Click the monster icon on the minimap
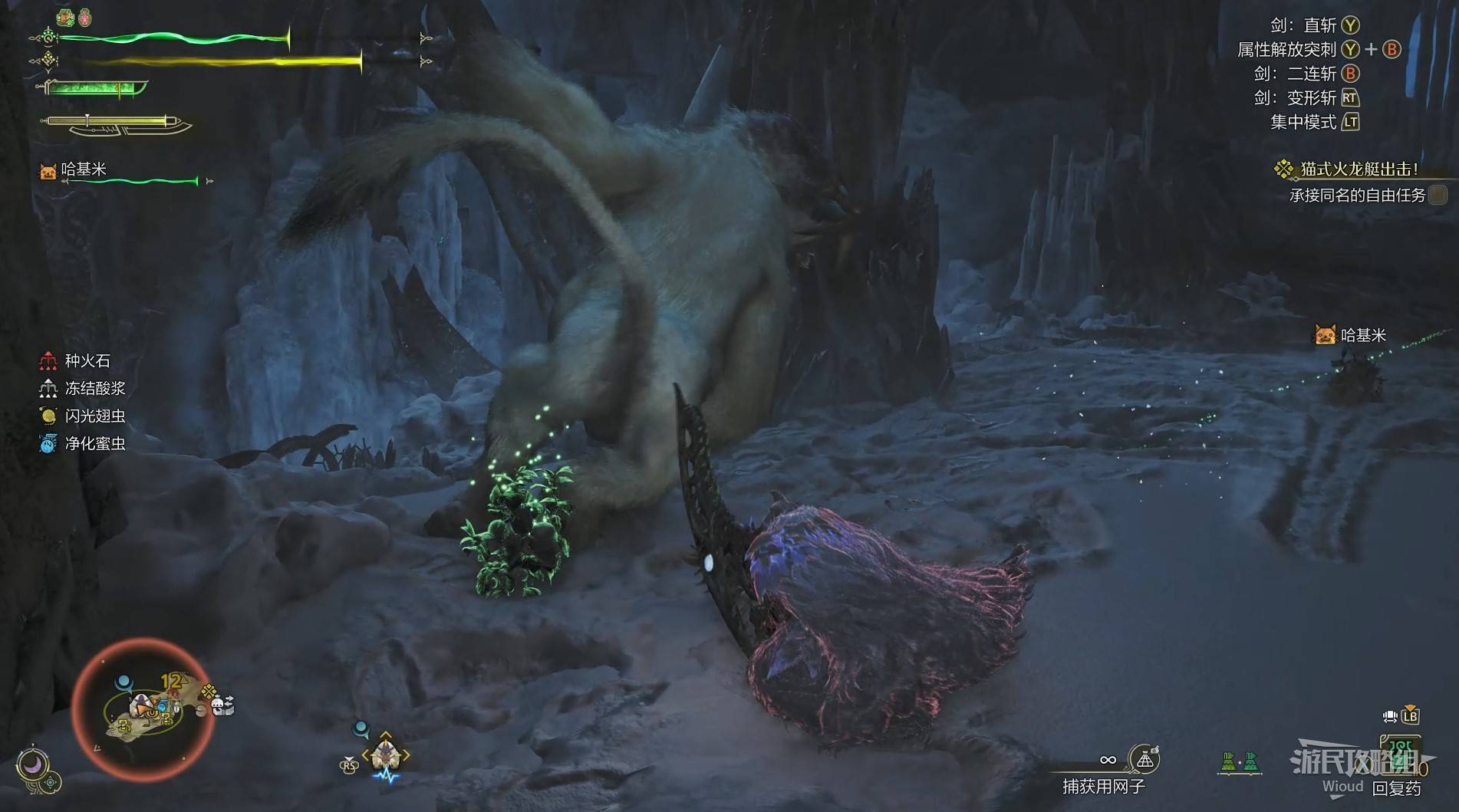 click(141, 704)
